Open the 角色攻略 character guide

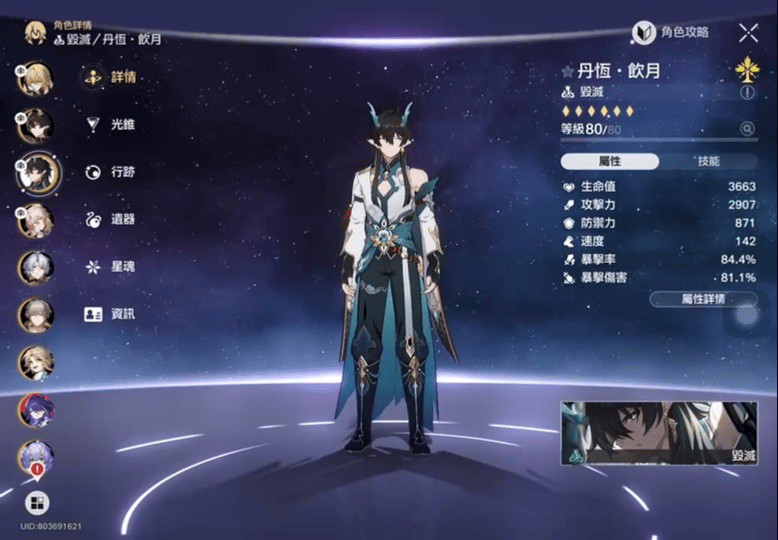tap(671, 32)
